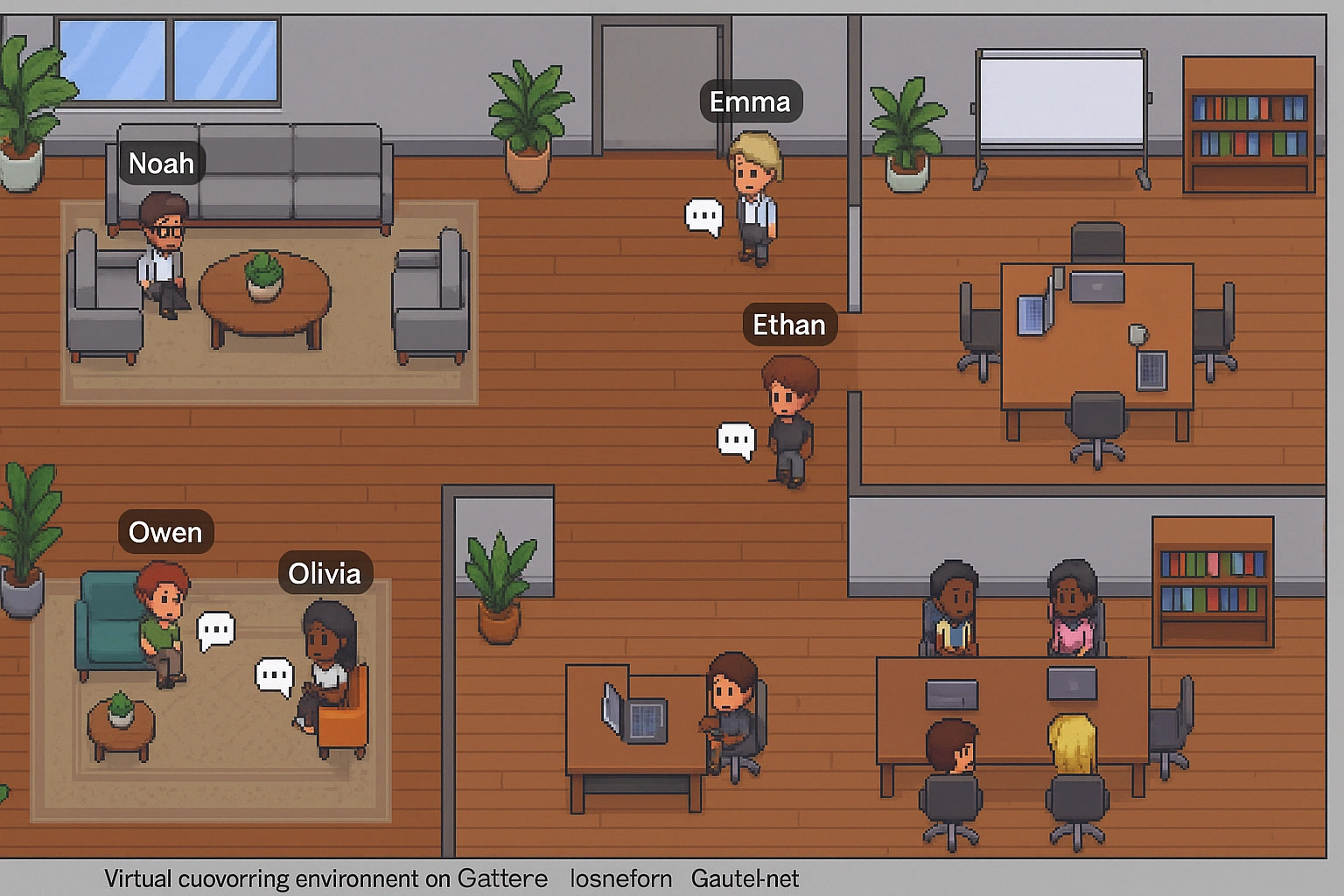Open the chat bubble beside Emma

(703, 215)
